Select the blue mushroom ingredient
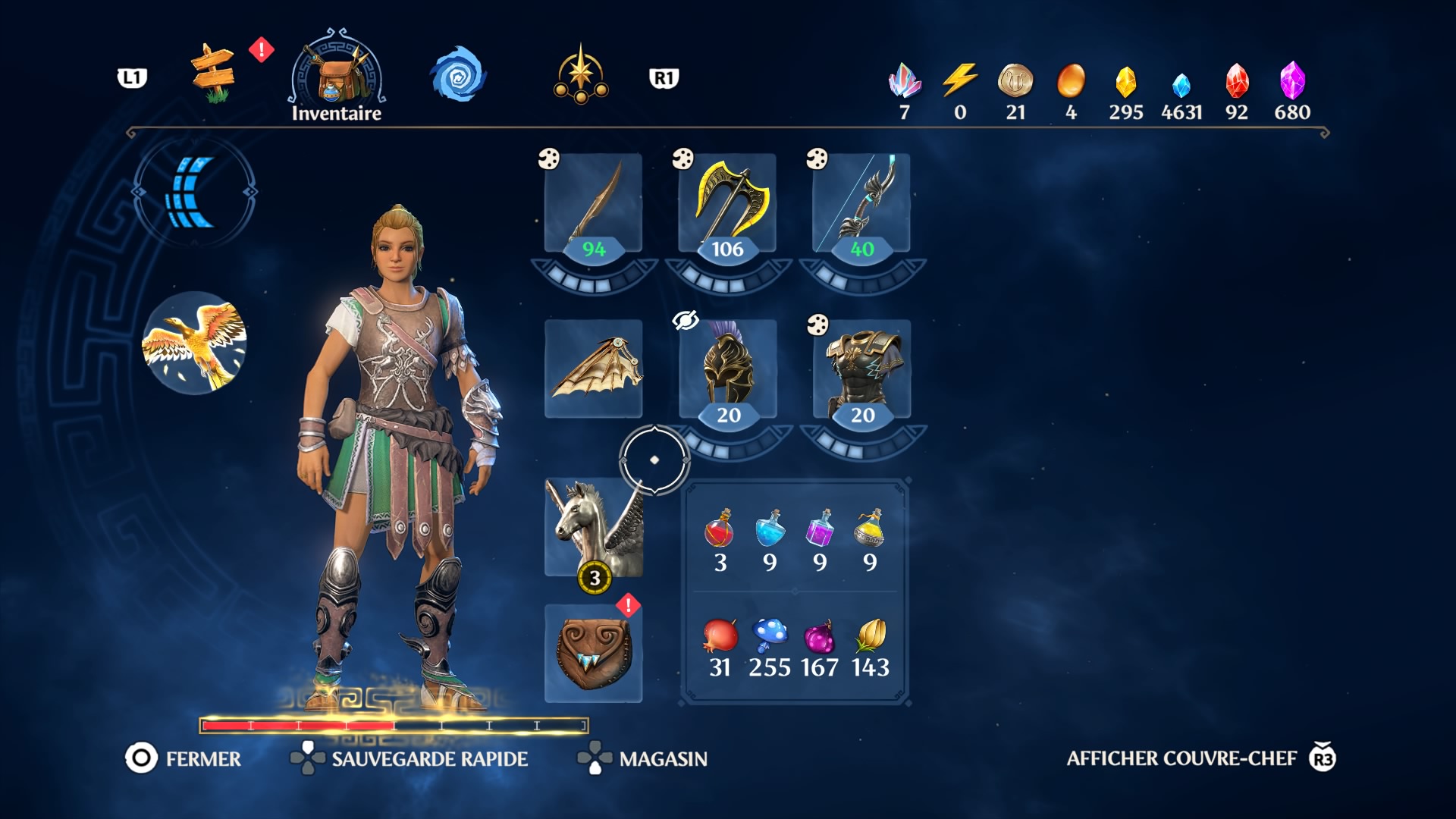 click(769, 635)
